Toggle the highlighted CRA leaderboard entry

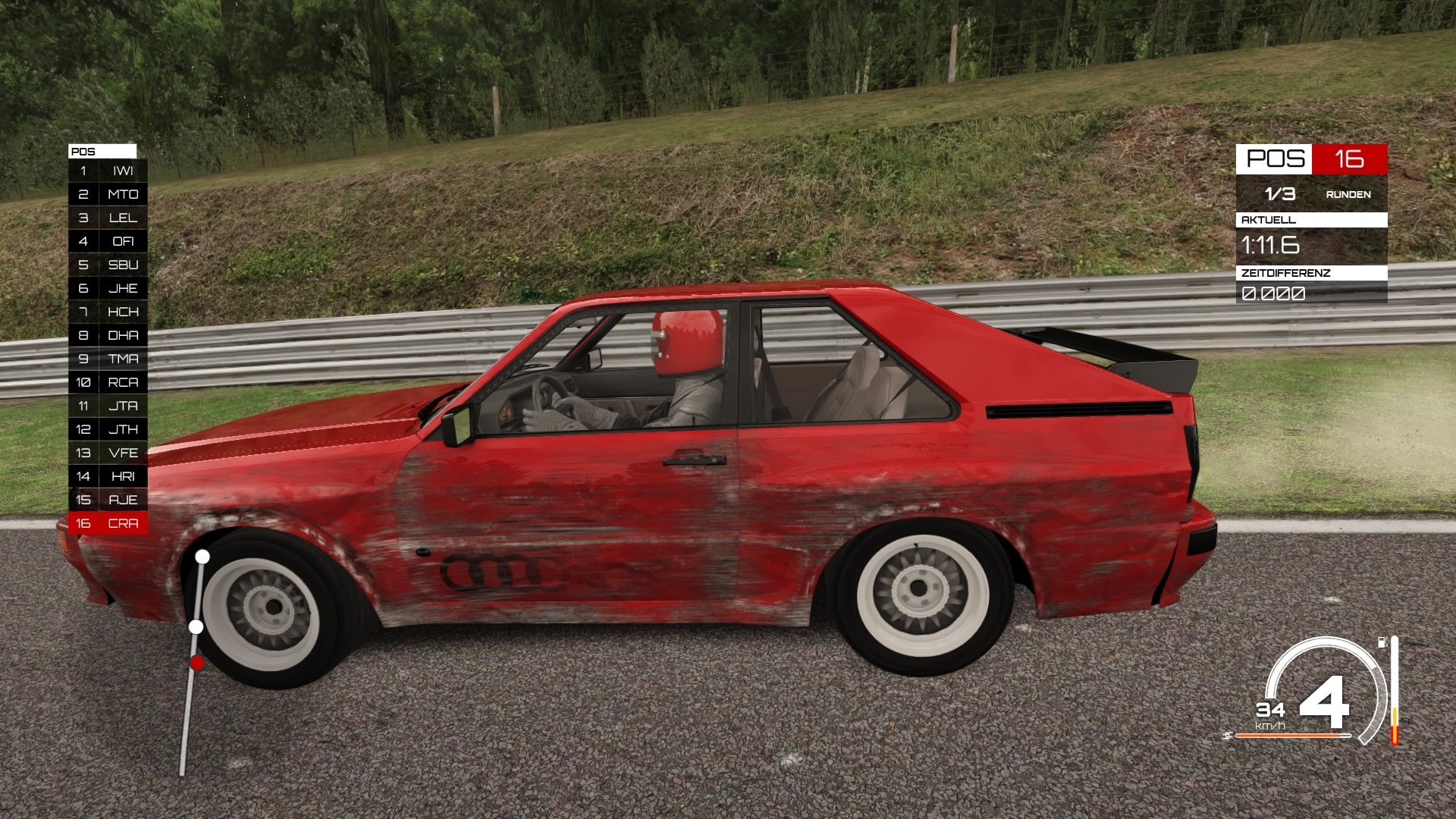[106, 522]
